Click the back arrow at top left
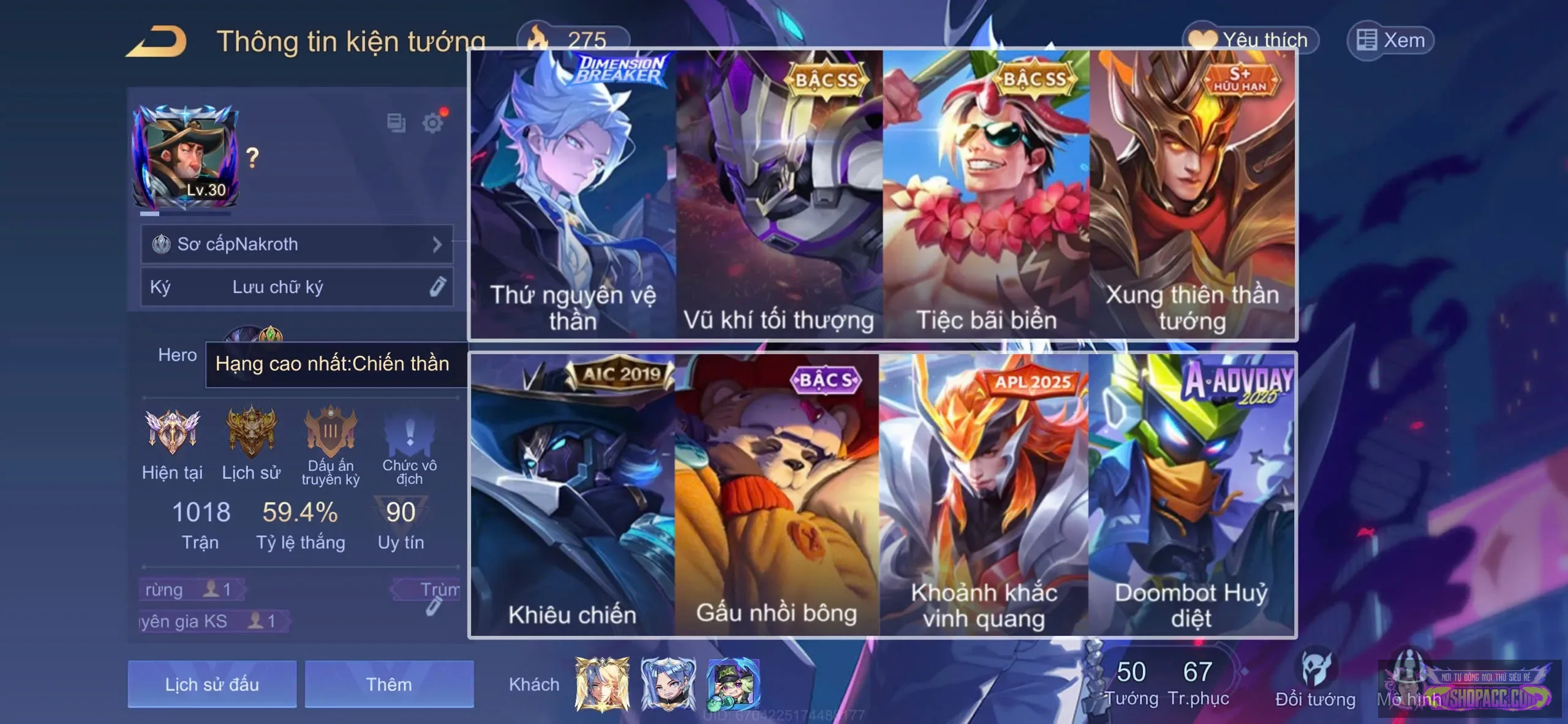The width and height of the screenshot is (1568, 724). 153,40
